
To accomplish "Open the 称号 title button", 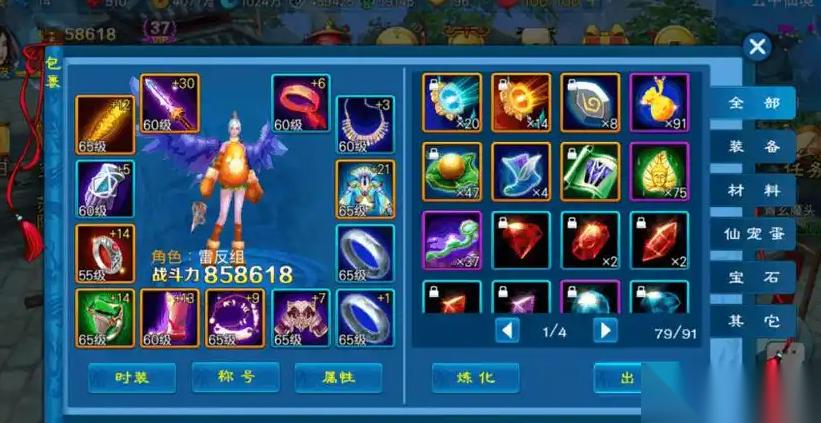I will [x=235, y=377].
